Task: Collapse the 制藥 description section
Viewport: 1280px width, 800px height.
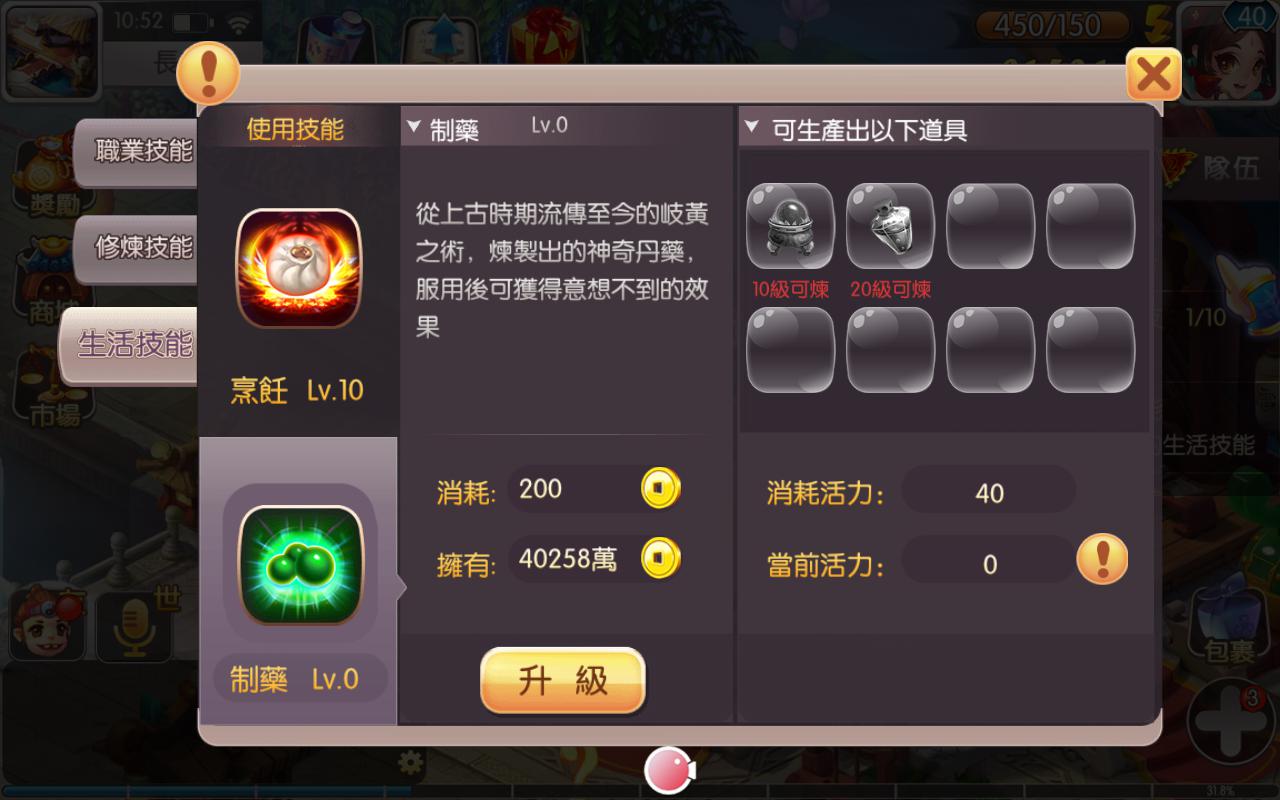Action: click(412, 125)
